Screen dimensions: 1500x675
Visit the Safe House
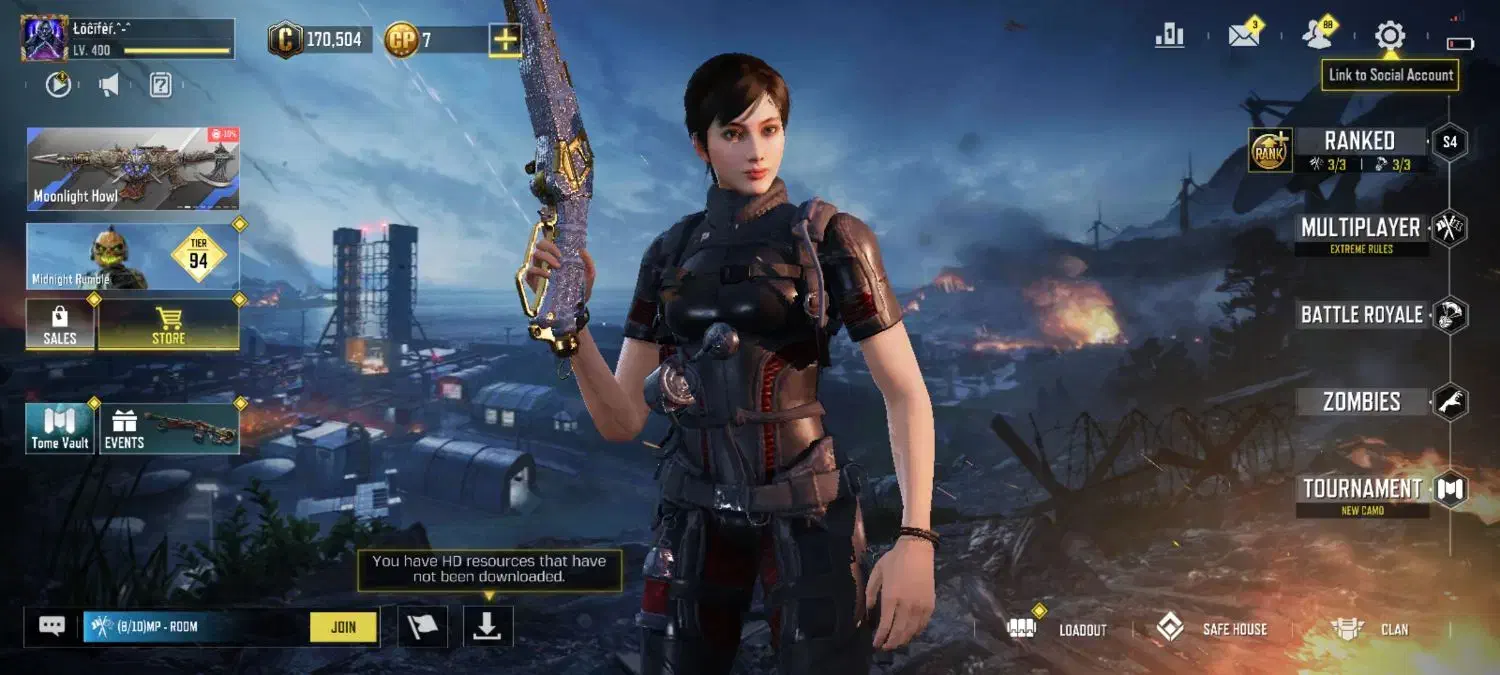pyautogui.click(x=1212, y=629)
